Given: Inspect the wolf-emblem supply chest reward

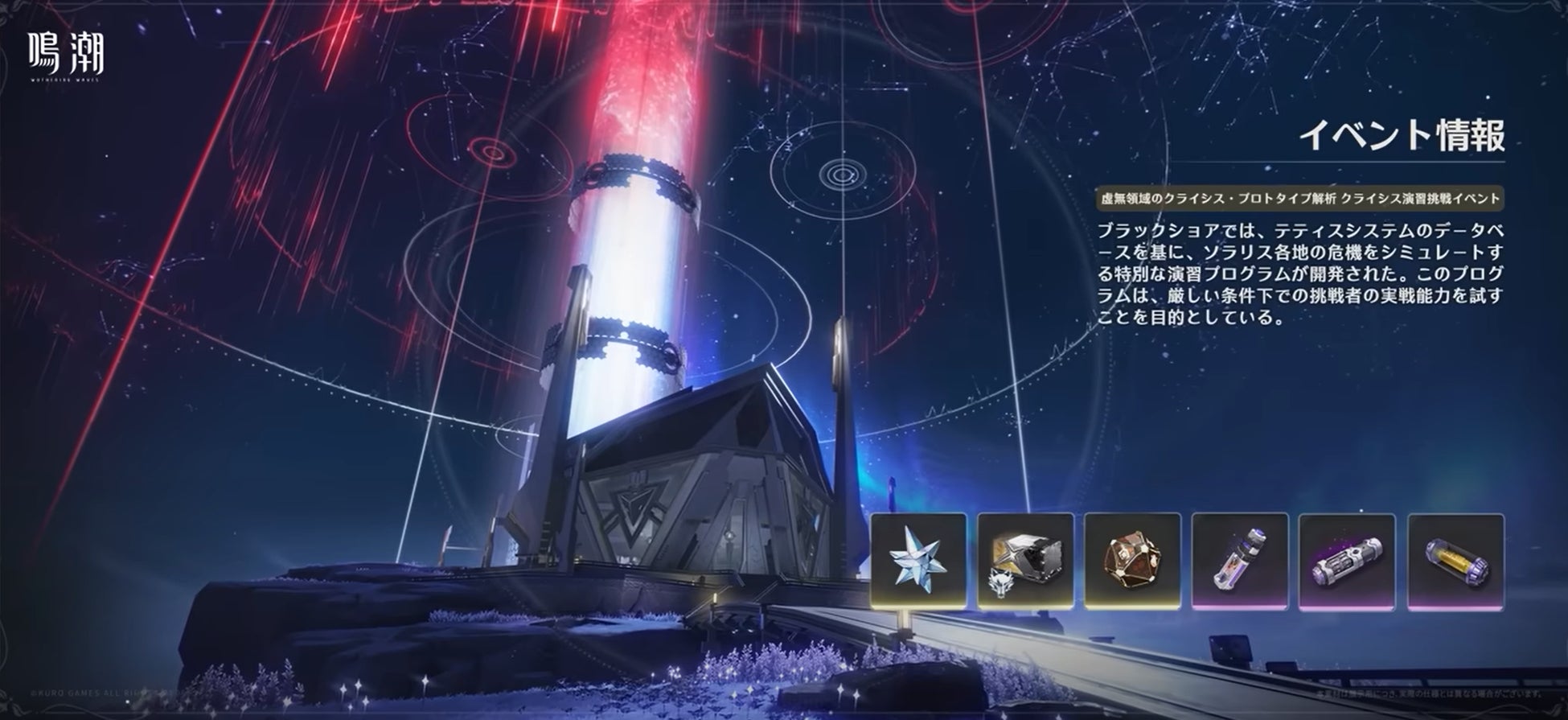Looking at the screenshot, I should coord(1025,560).
